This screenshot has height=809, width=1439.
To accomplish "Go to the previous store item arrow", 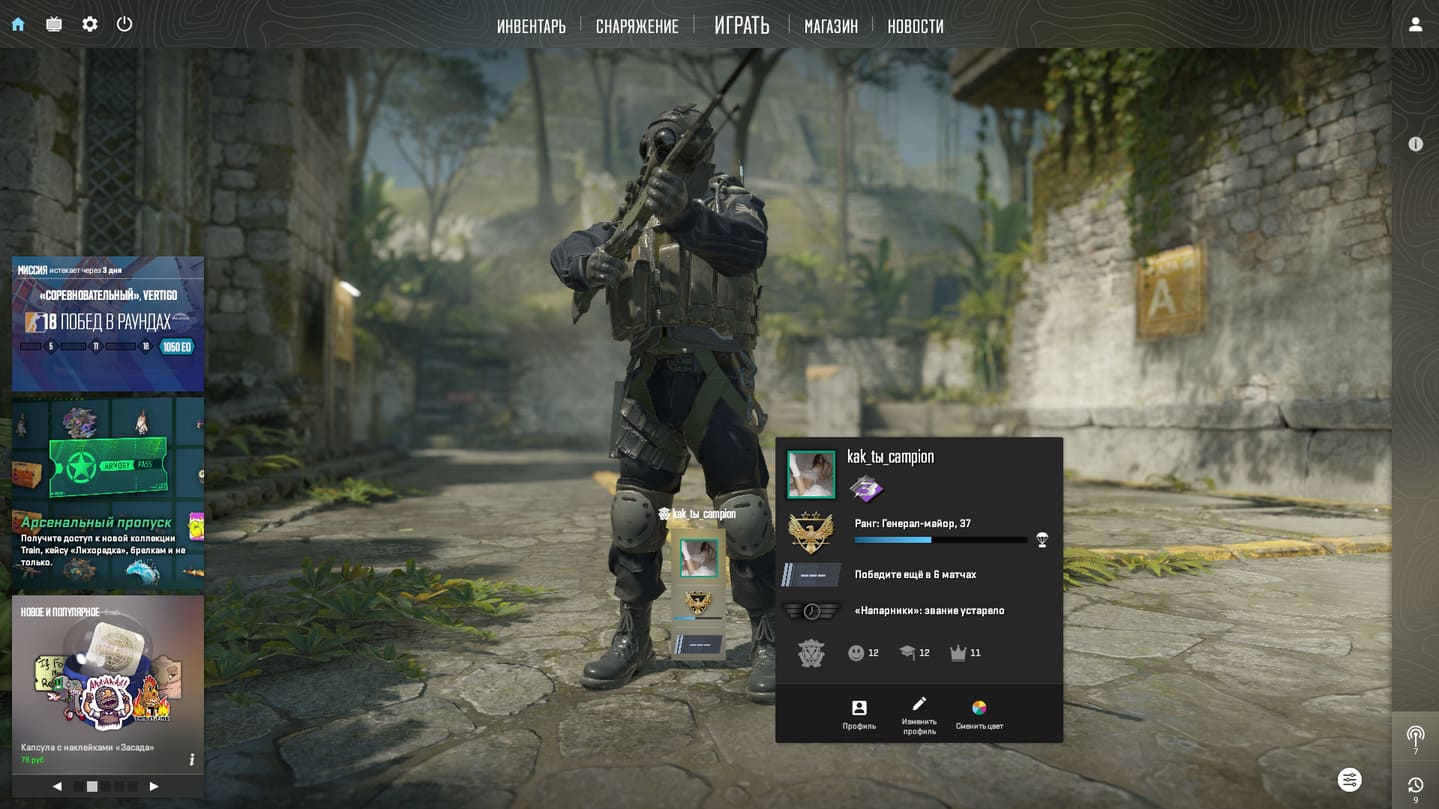I will tap(57, 787).
